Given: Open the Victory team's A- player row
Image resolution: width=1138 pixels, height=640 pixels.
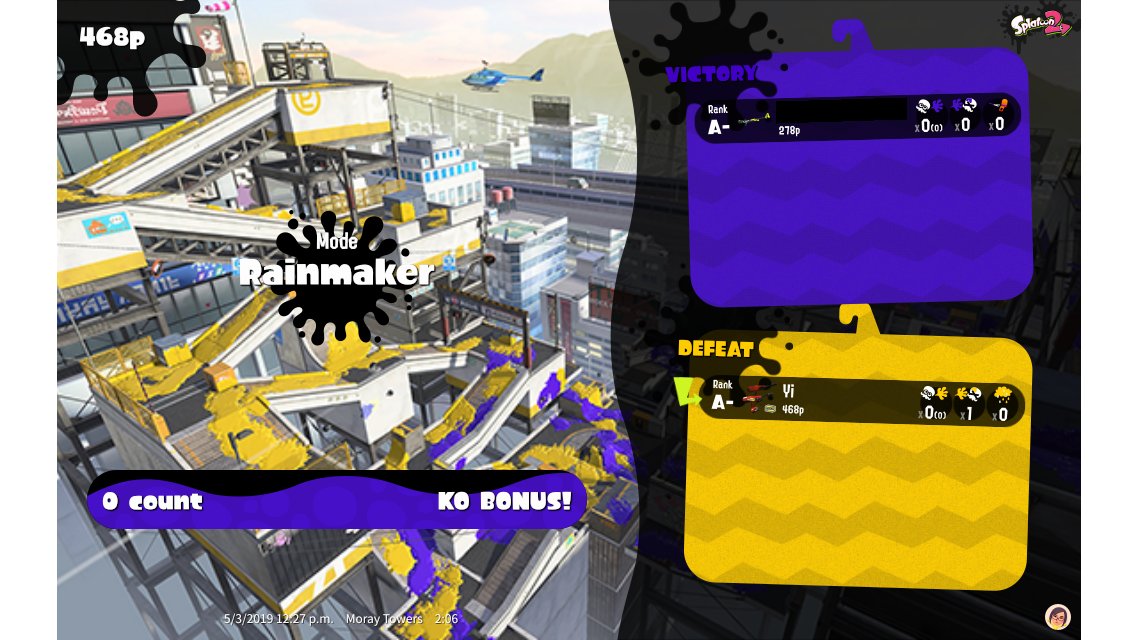Looking at the screenshot, I should pos(857,119).
